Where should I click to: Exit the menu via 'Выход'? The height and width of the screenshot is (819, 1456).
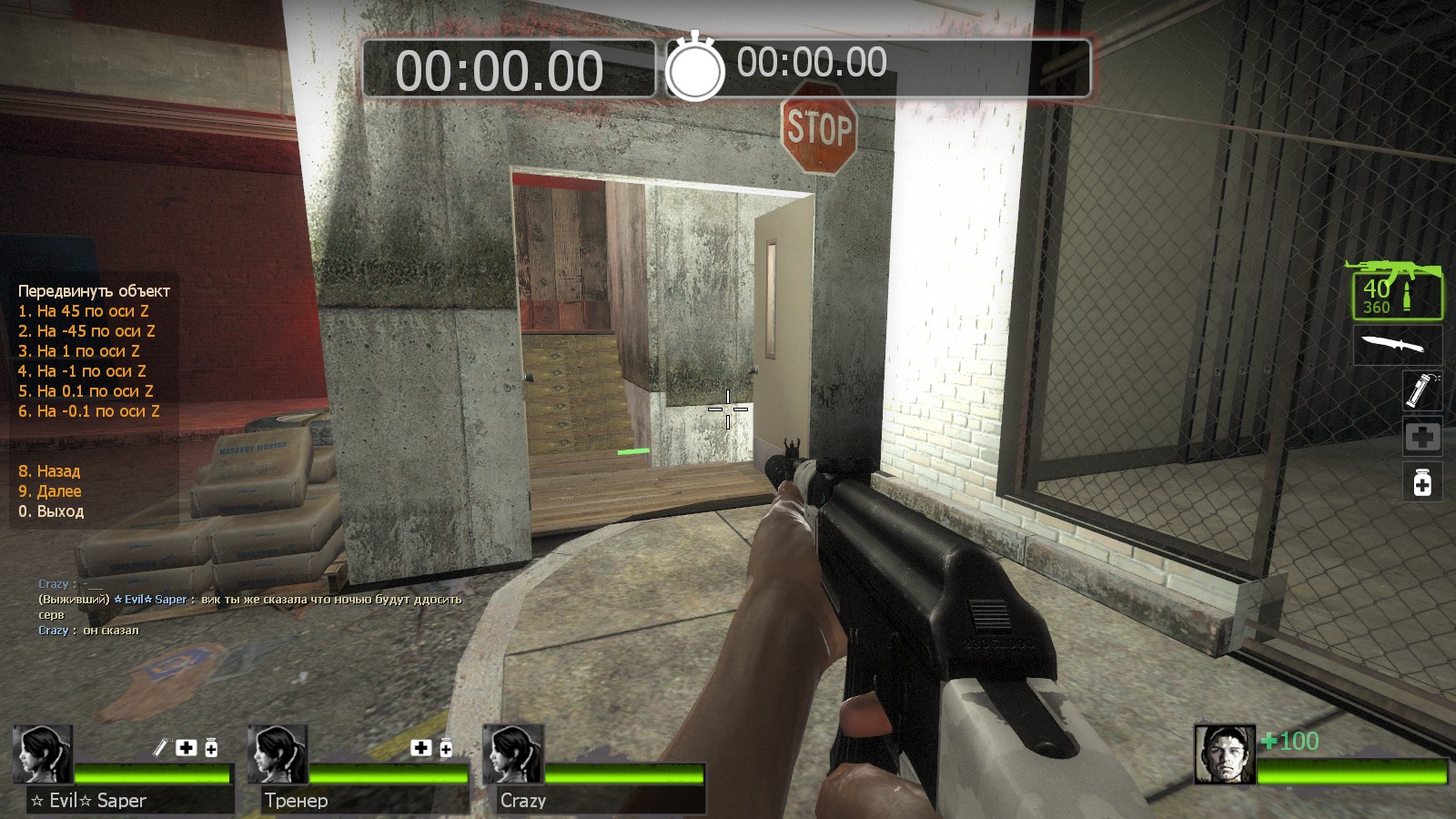(51, 511)
